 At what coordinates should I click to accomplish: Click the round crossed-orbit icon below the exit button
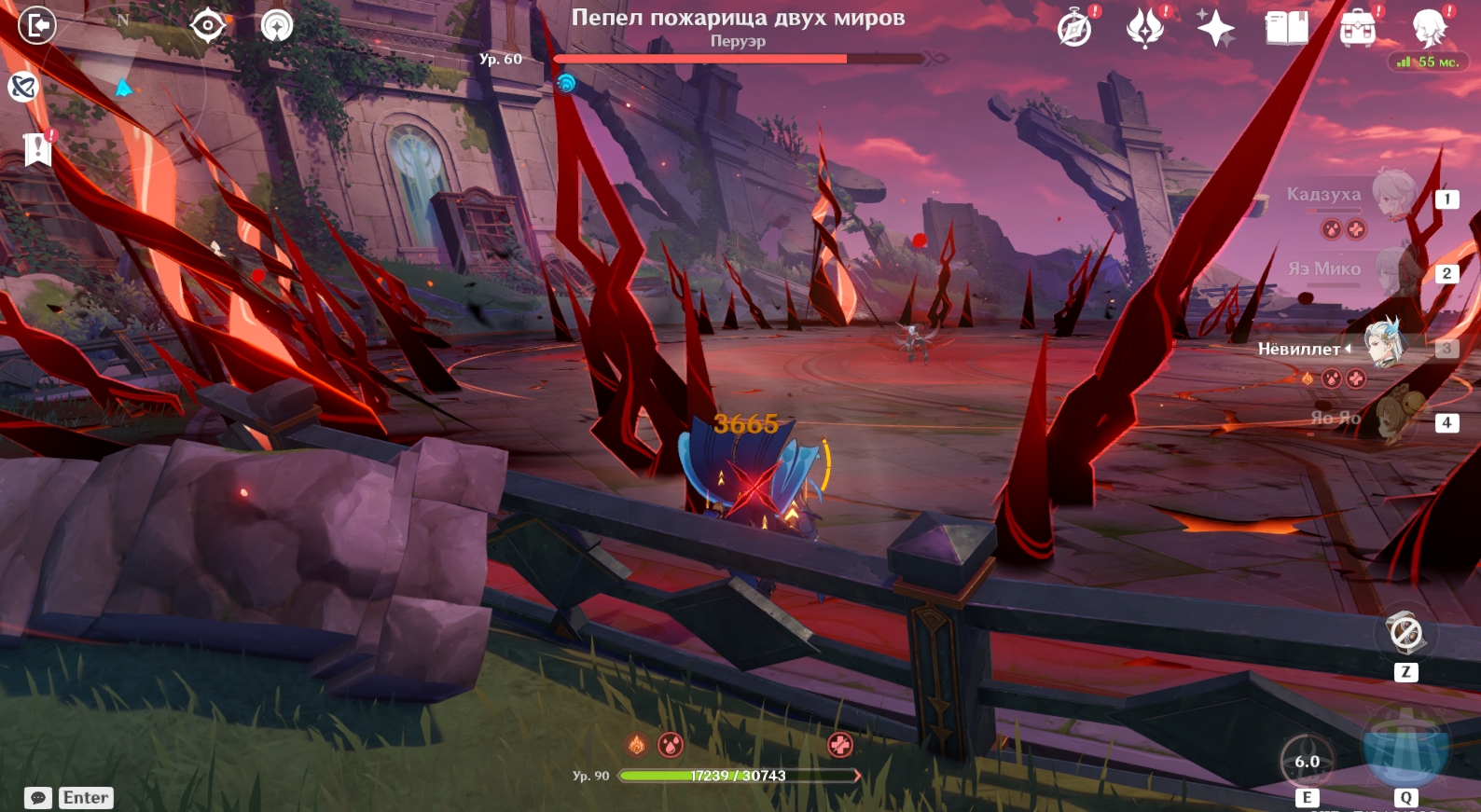pyautogui.click(x=22, y=88)
